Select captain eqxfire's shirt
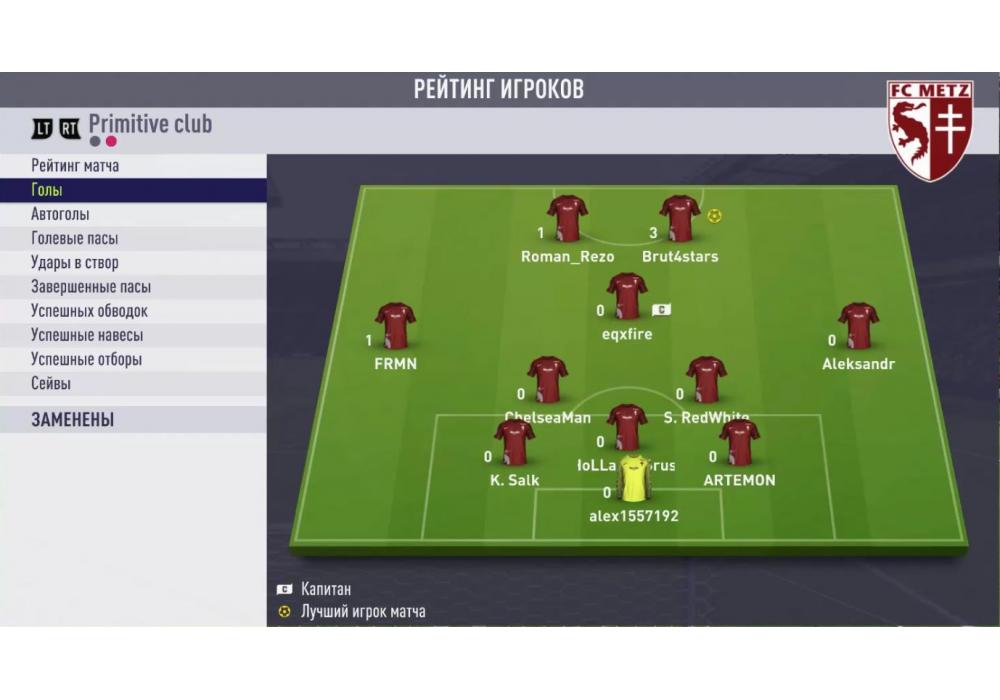 [627, 296]
